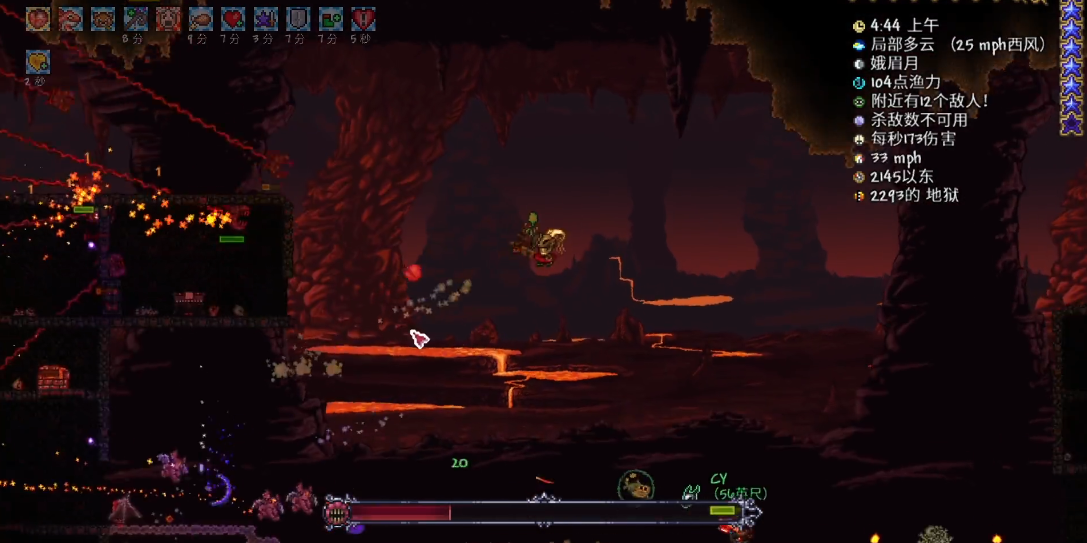Click the brown creature pet buff icon
Viewport: 1087px width, 543px height.
(103, 18)
